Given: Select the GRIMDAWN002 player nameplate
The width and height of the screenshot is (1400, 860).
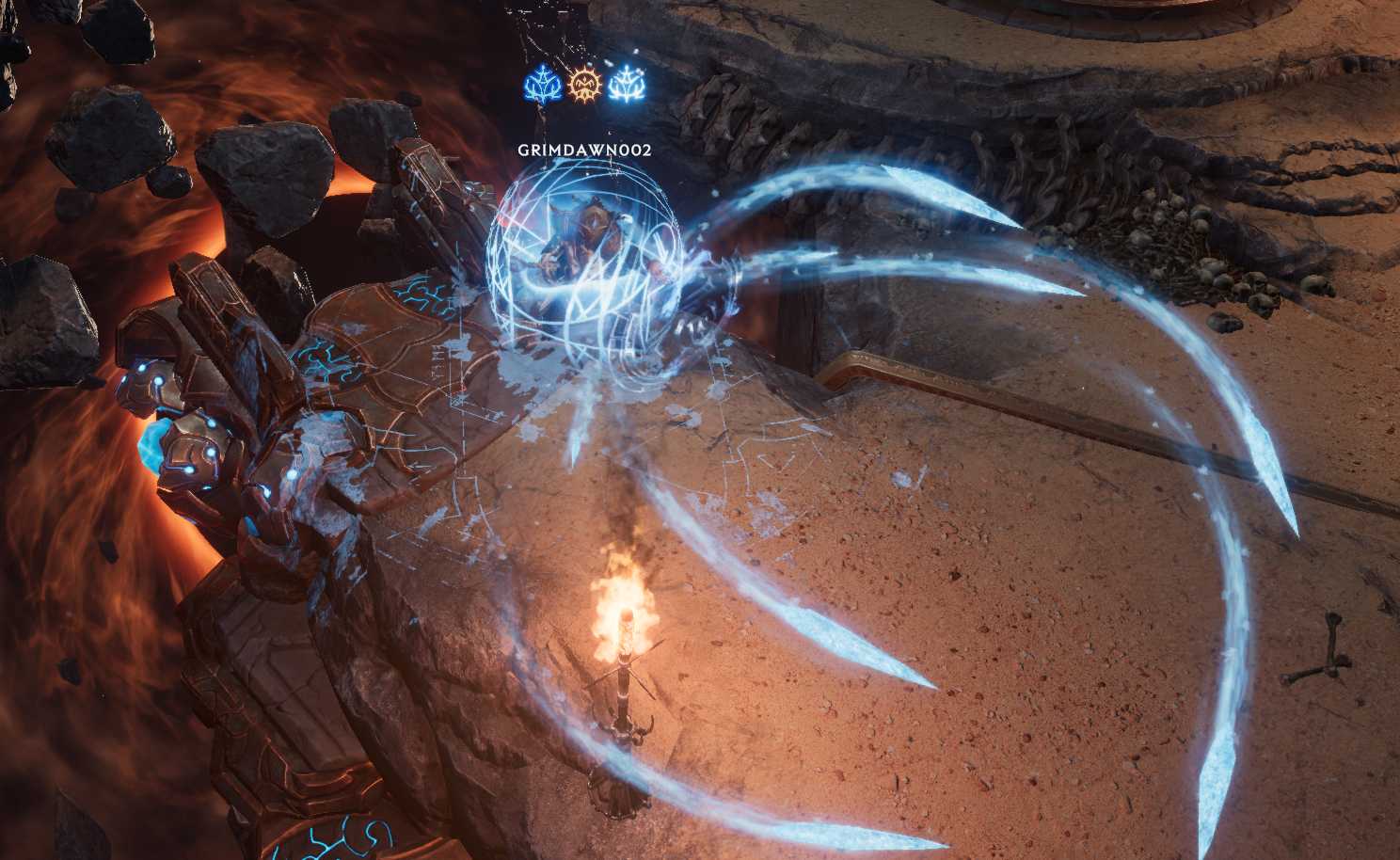Looking at the screenshot, I should [x=584, y=150].
